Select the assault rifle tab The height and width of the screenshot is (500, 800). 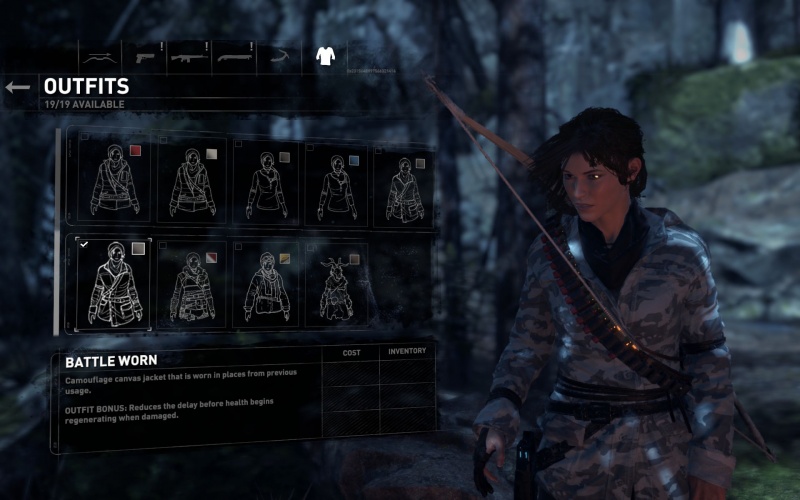189,55
